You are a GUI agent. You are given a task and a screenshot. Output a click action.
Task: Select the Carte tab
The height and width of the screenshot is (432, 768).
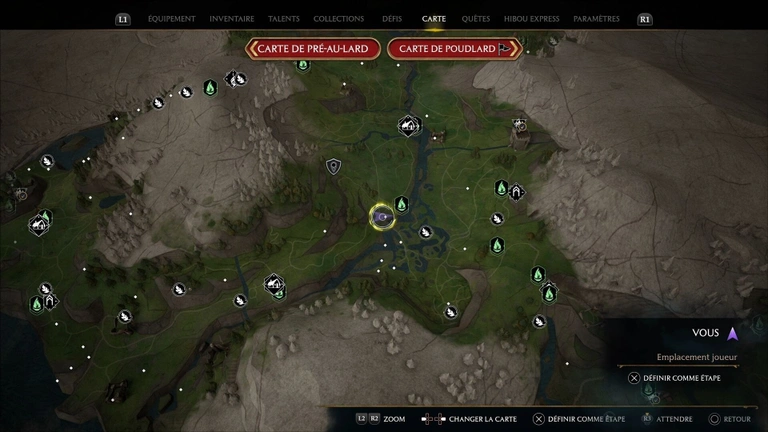[x=434, y=19]
